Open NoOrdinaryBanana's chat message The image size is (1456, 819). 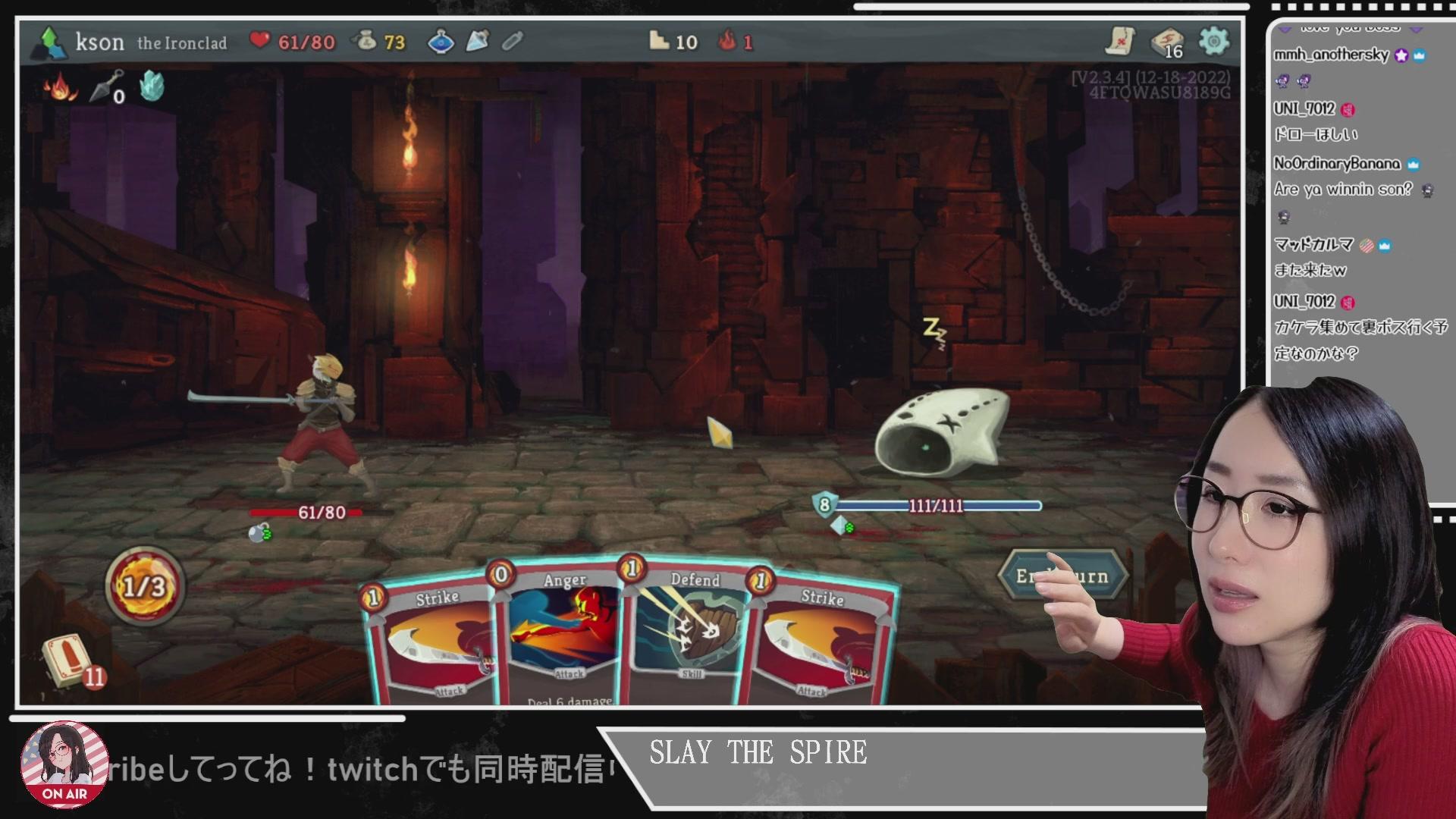1342,189
